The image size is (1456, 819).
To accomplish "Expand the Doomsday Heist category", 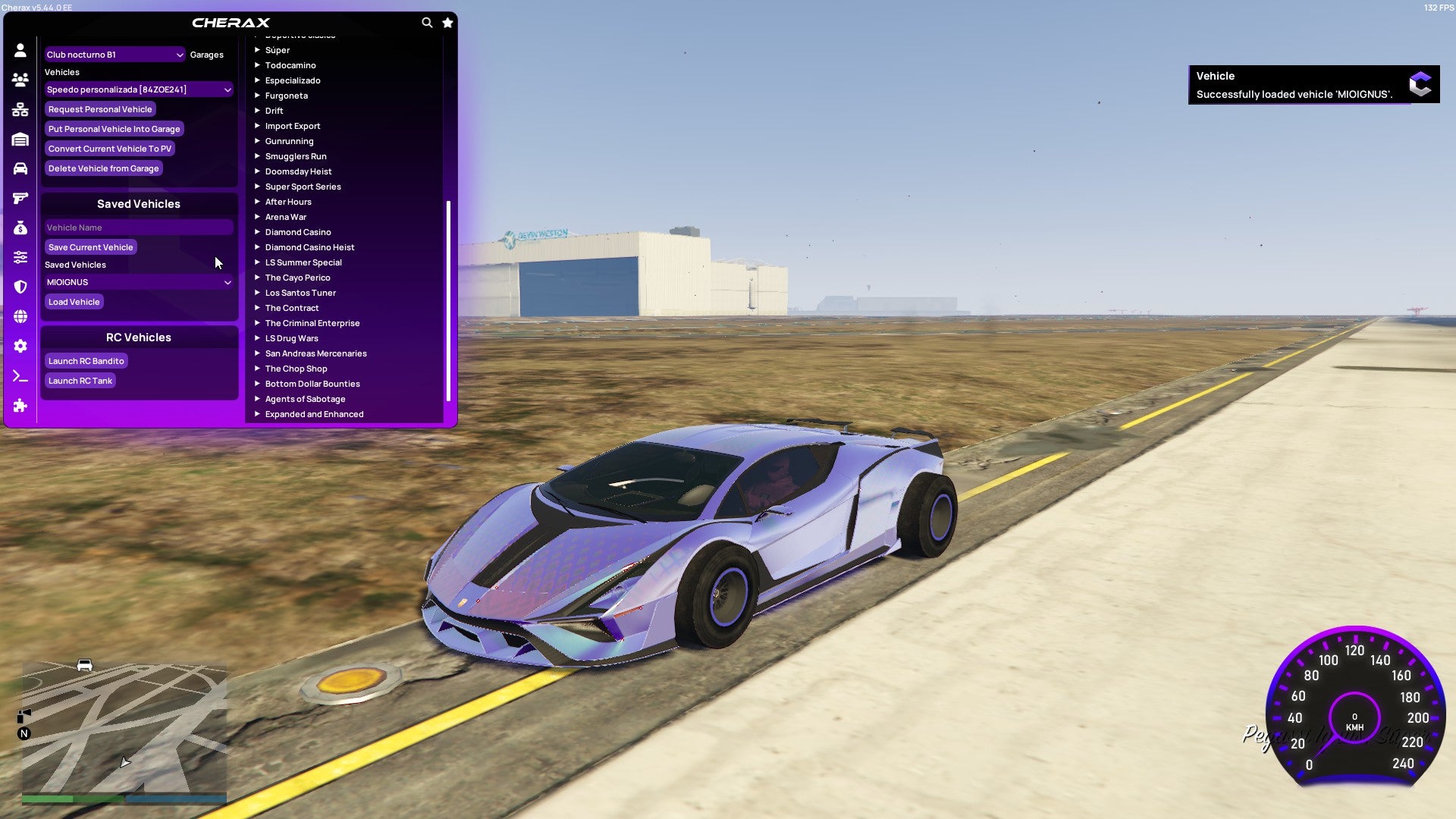I will 297,171.
